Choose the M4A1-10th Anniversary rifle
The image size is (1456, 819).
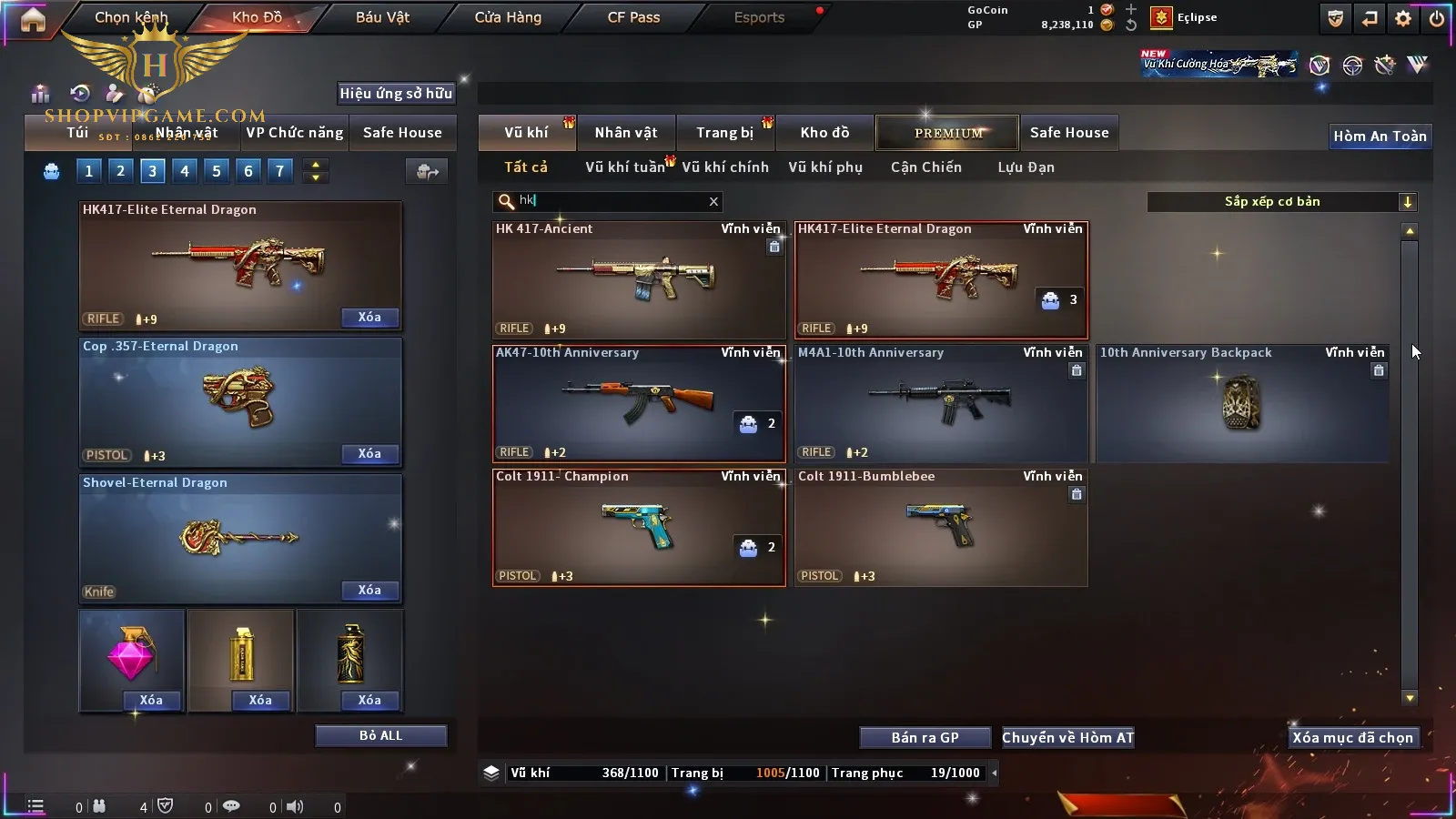tap(941, 404)
